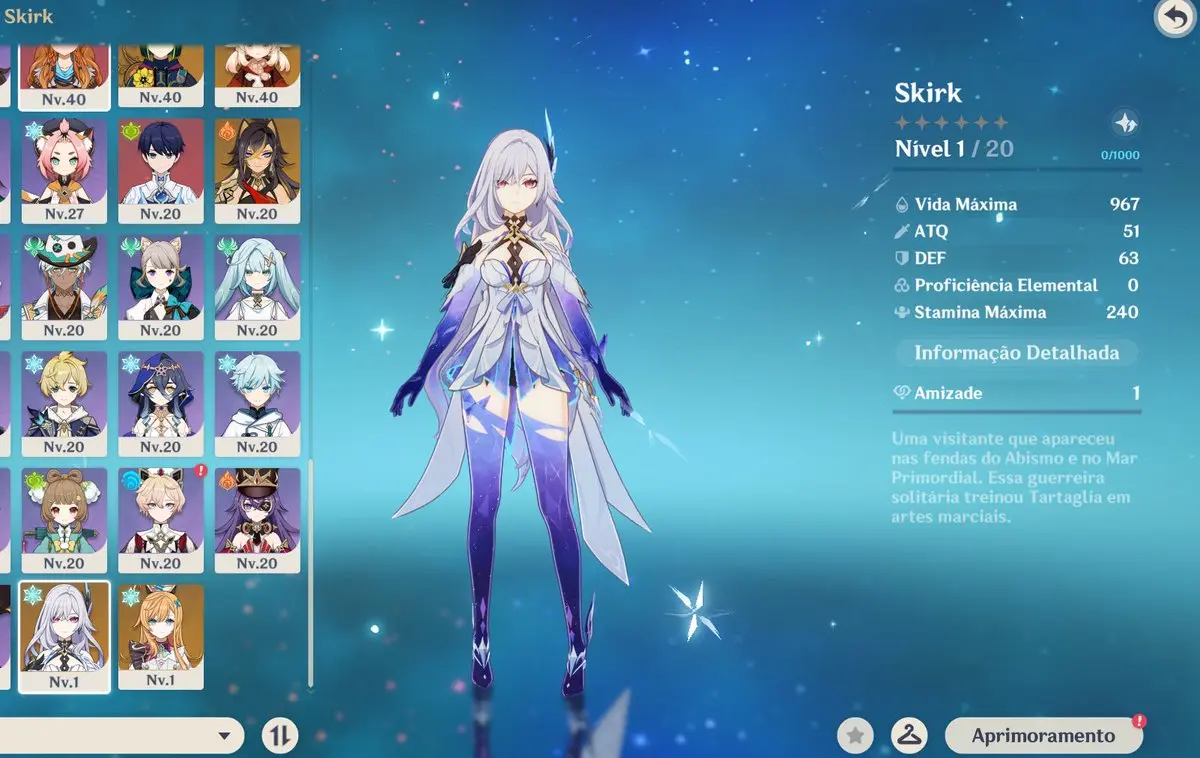Choose the orange-haired Nv.1 character portrait
This screenshot has height=758, width=1200.
[161, 635]
